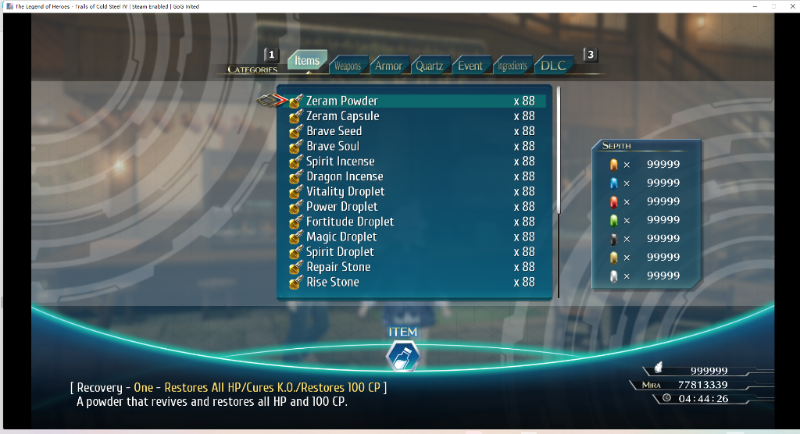This screenshot has width=800, height=434.
Task: Click the Items category tab
Action: pos(307,61)
